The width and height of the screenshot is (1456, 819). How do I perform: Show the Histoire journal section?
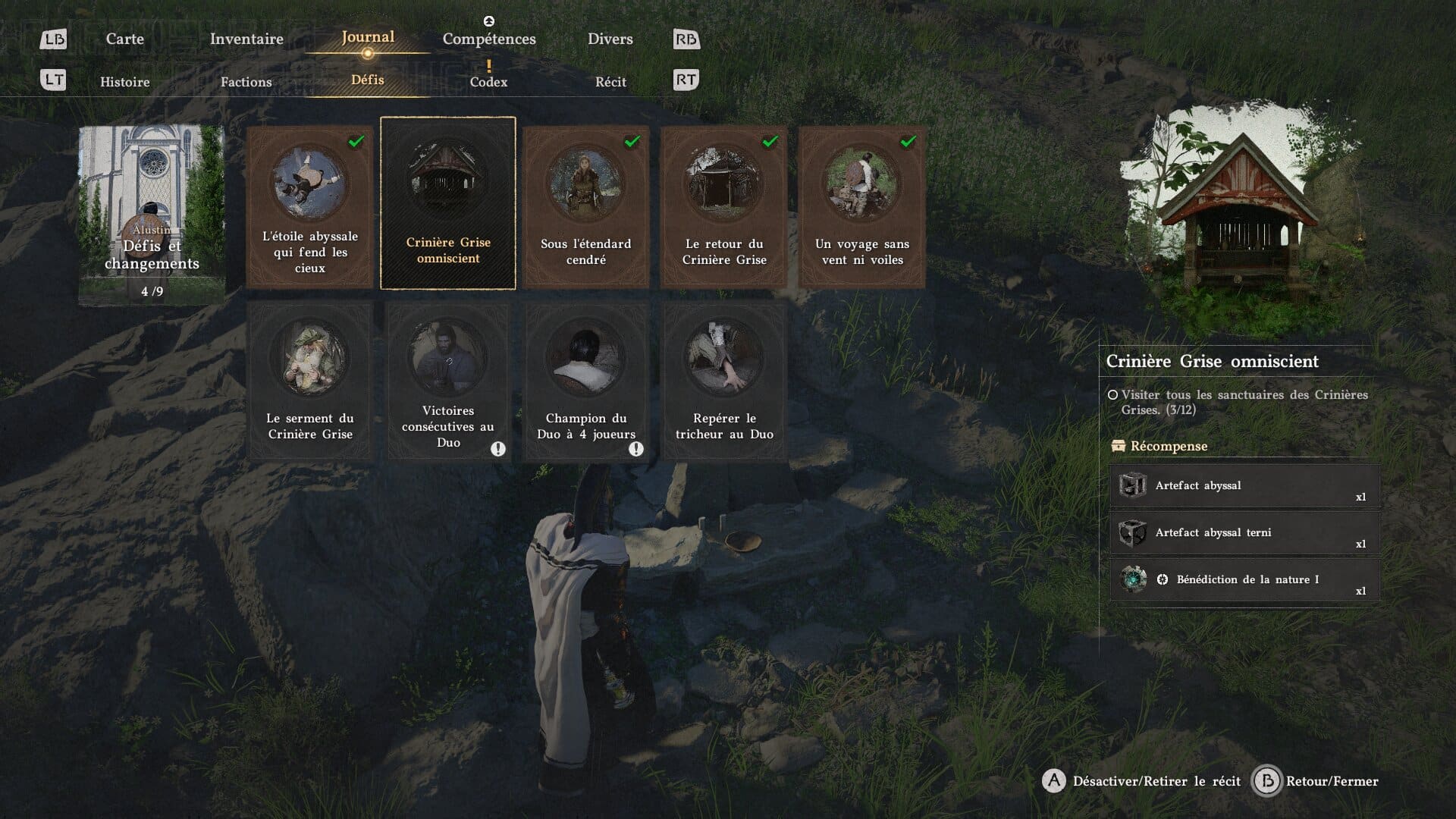125,82
